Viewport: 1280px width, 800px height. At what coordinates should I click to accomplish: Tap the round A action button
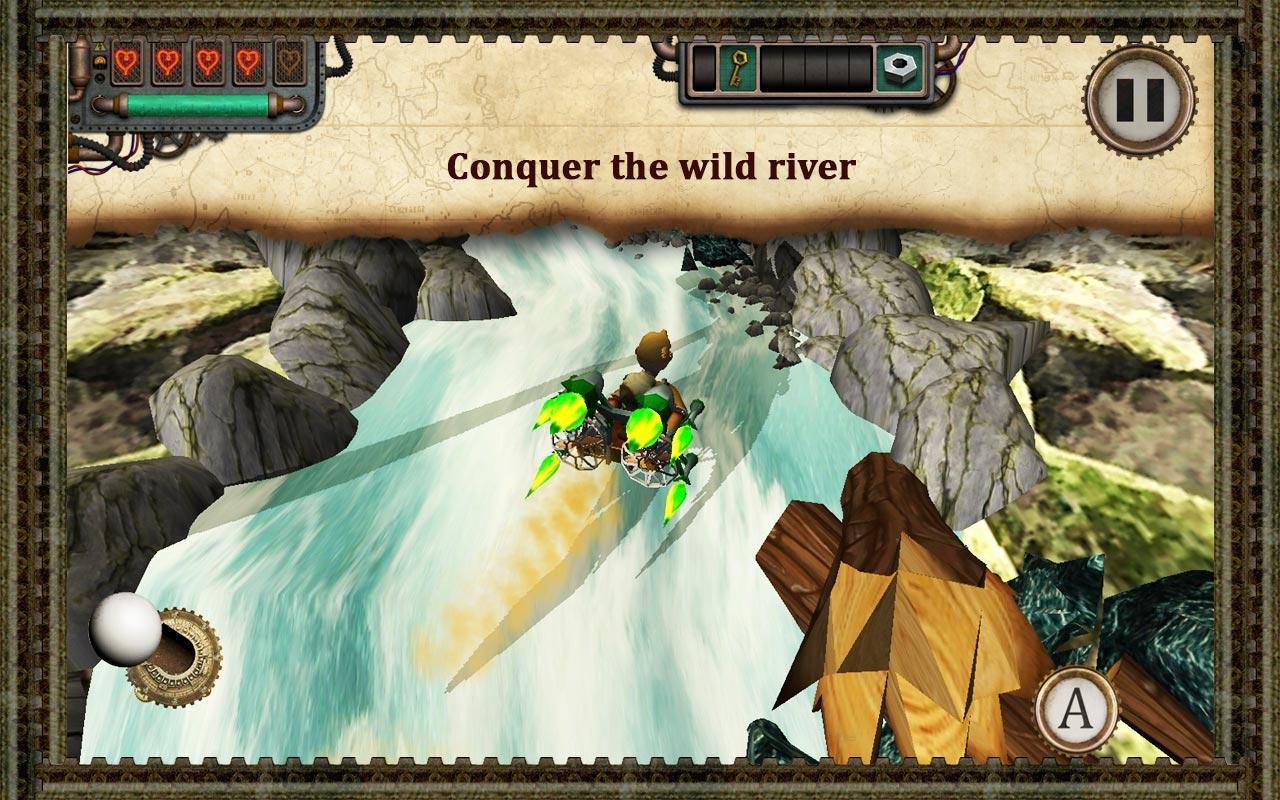click(x=1076, y=710)
